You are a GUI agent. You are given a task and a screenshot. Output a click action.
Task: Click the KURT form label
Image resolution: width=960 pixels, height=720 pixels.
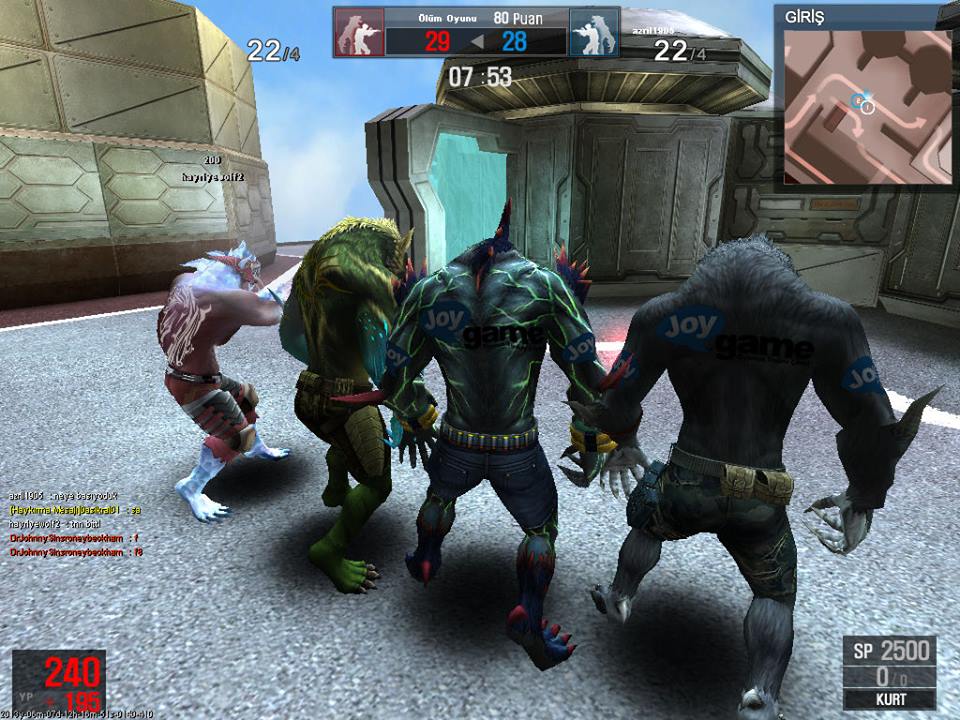pos(889,698)
